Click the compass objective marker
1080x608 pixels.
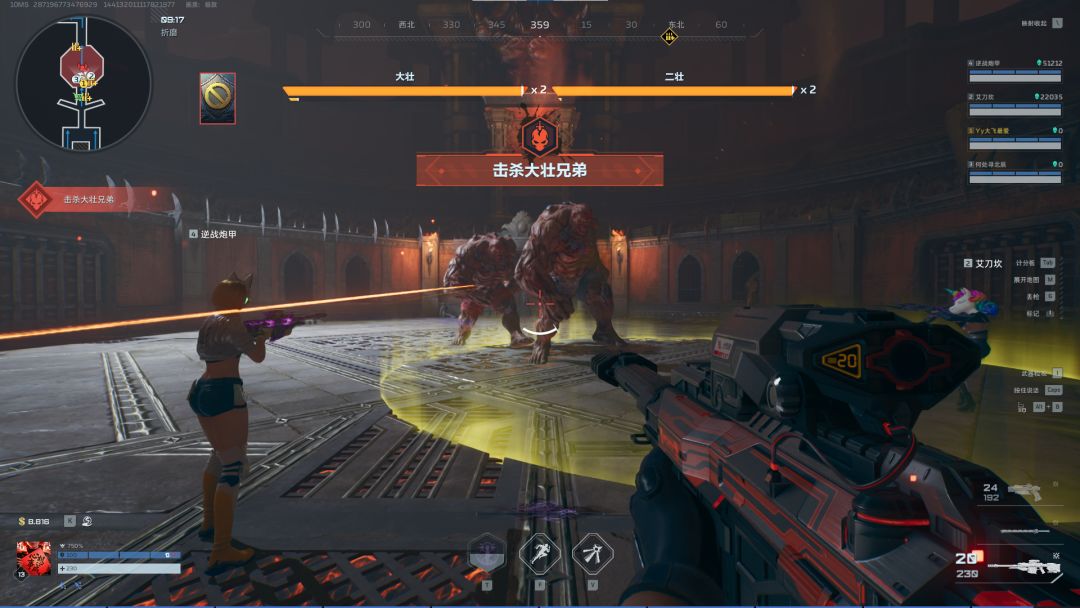pos(669,37)
